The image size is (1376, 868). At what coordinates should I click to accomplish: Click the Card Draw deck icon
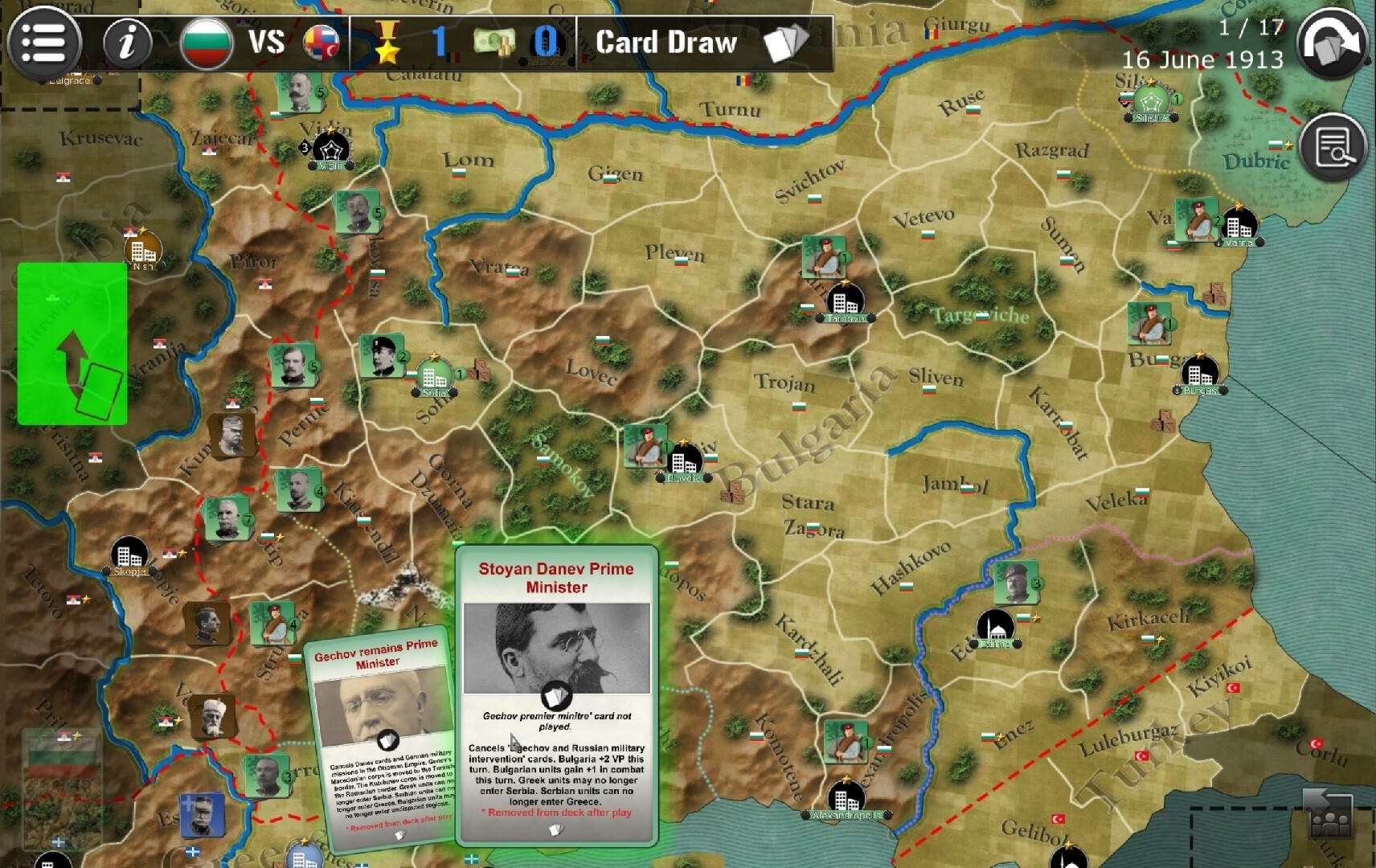coord(784,43)
